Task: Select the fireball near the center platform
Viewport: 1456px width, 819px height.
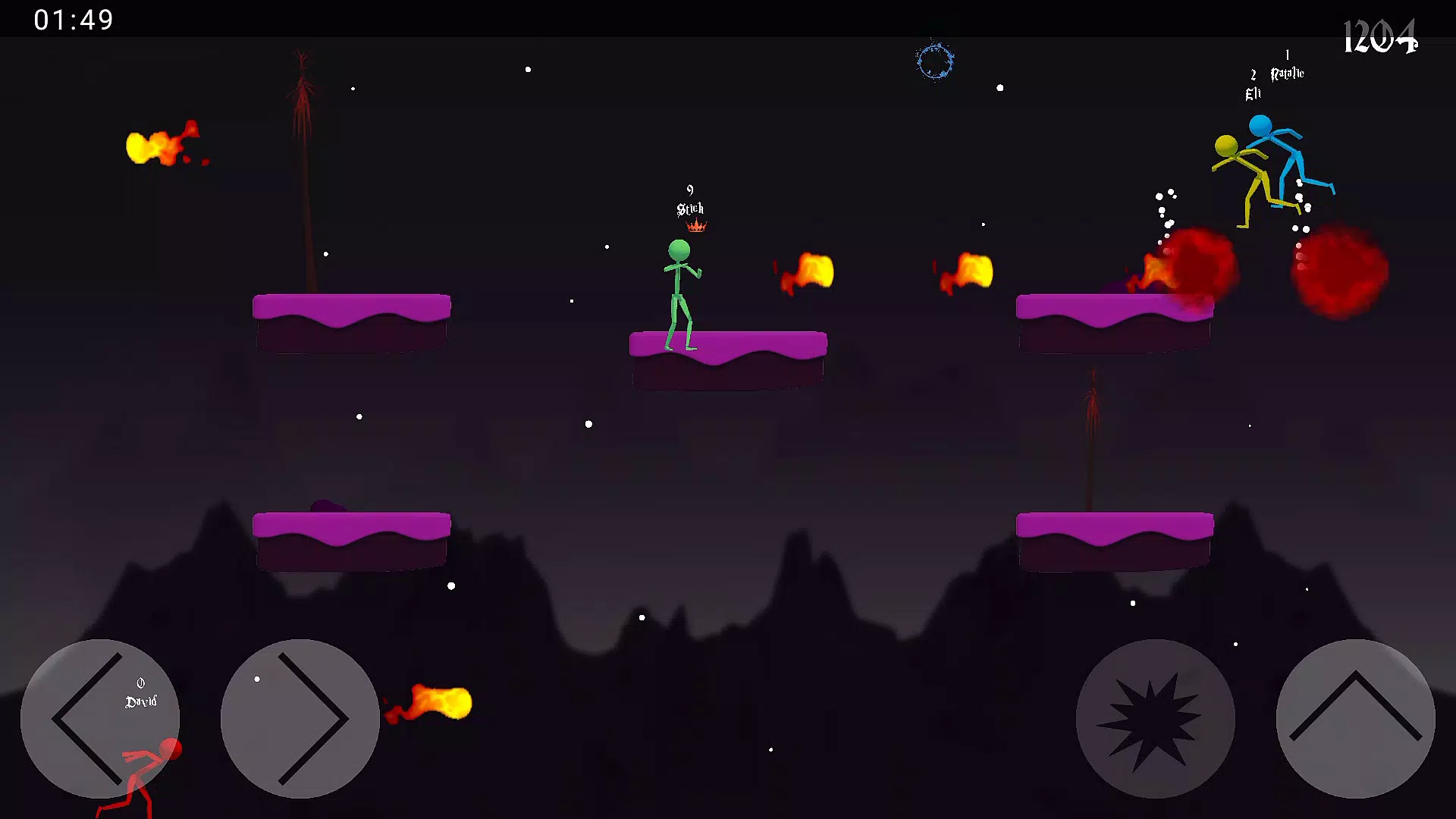Action: coord(808,271)
